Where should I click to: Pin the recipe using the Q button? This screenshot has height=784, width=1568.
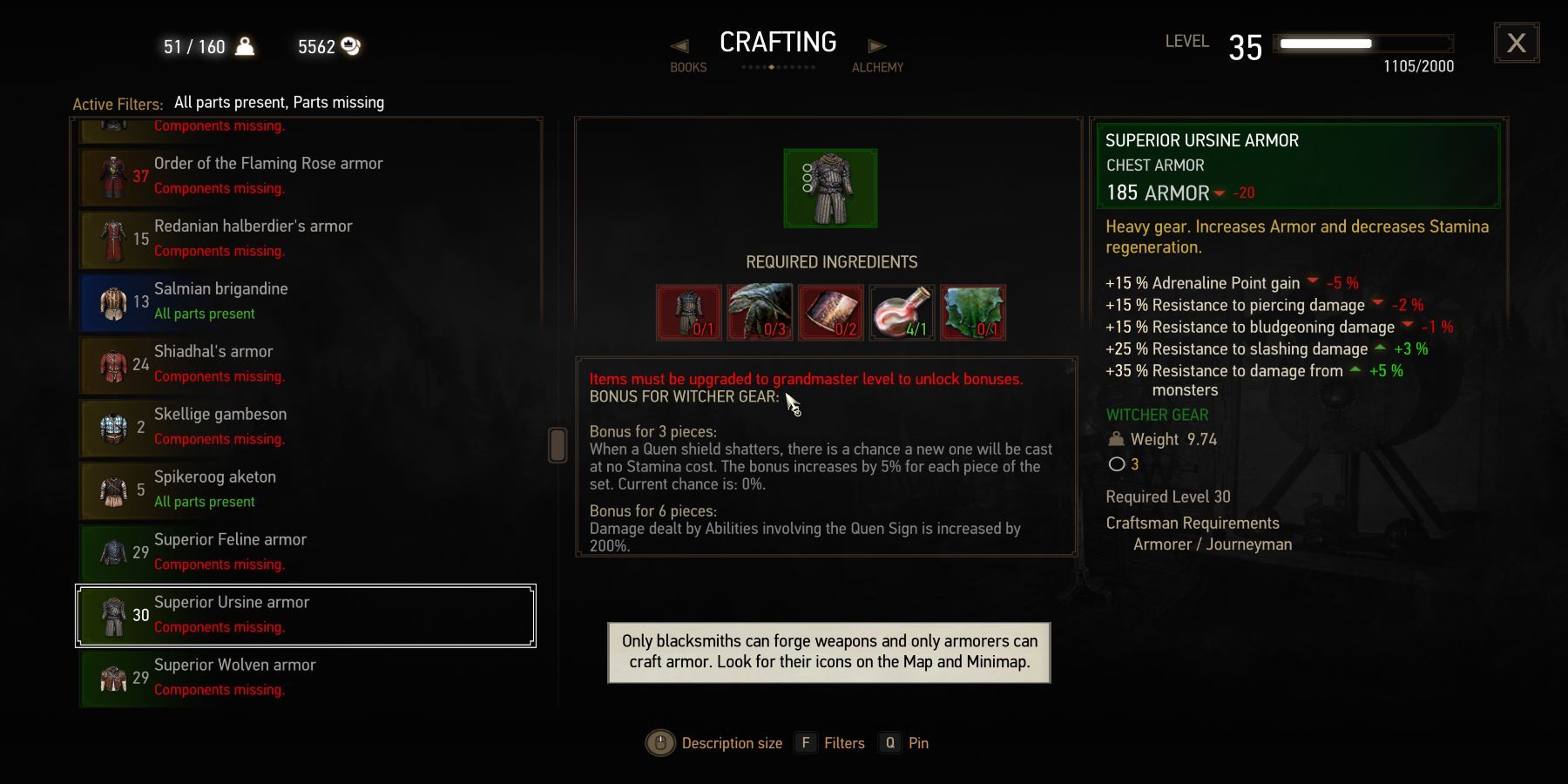[889, 742]
